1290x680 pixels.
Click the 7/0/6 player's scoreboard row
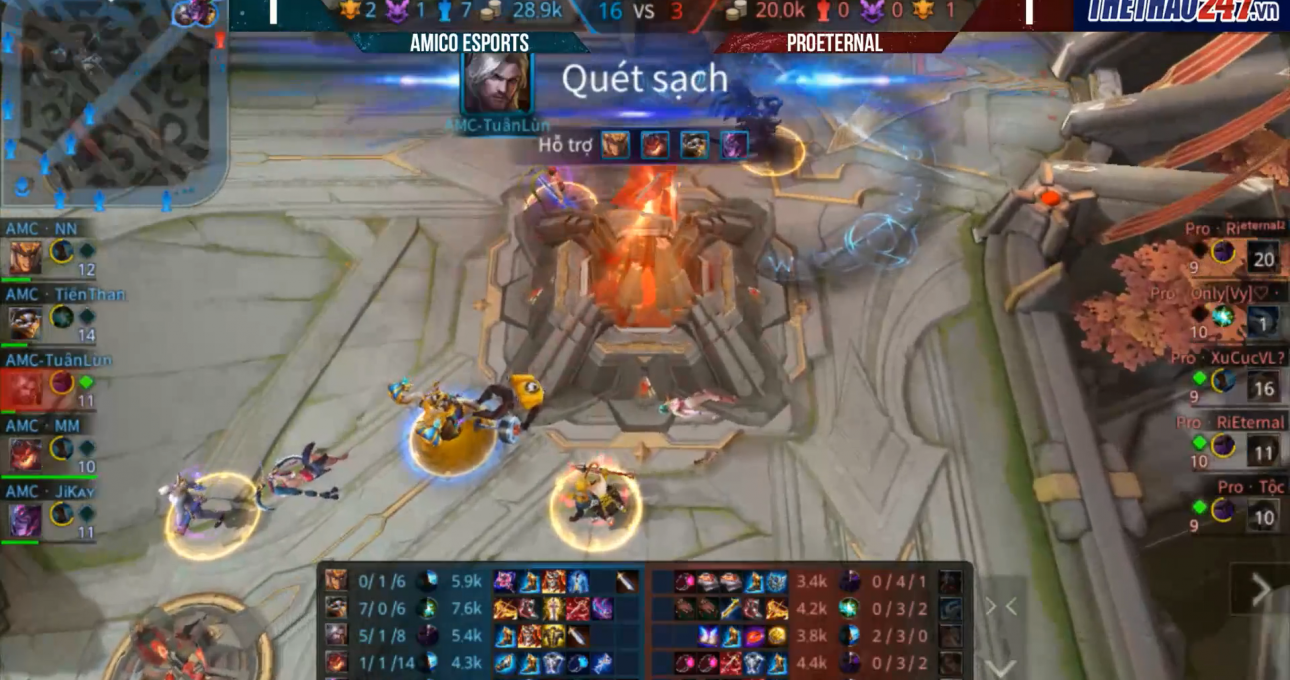pyautogui.click(x=480, y=608)
